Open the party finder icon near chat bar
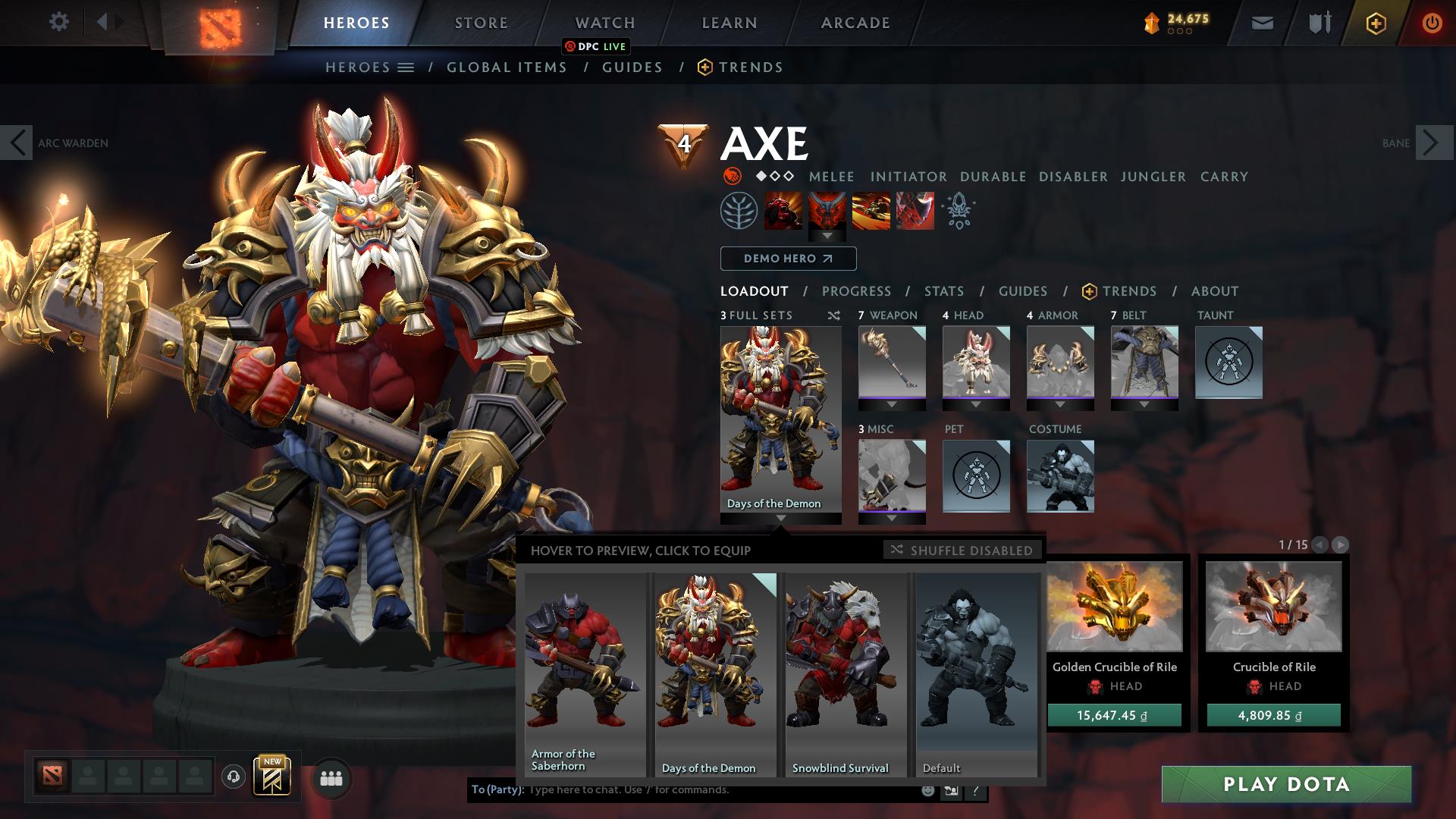Screen dimensions: 1456x819 331,777
